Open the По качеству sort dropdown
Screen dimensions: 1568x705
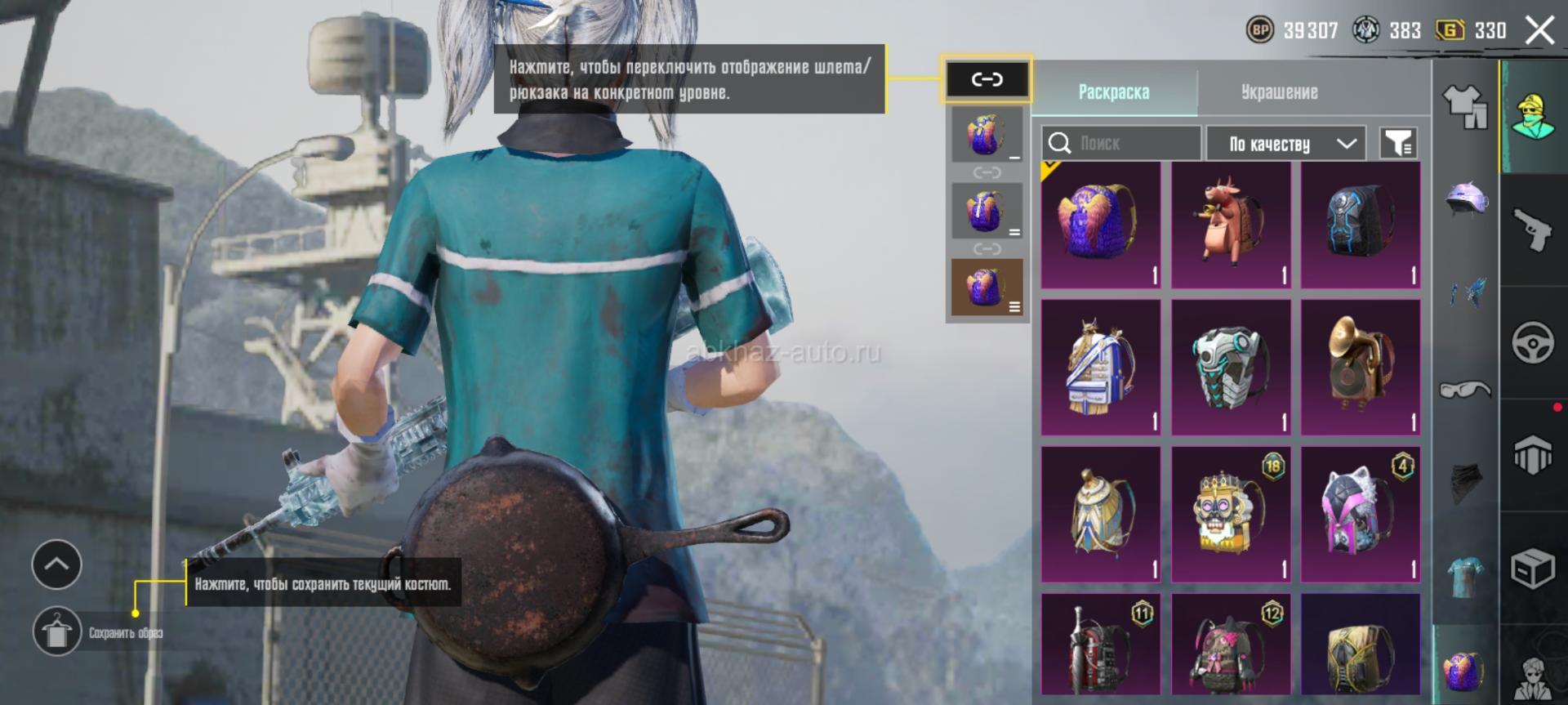click(x=1285, y=144)
